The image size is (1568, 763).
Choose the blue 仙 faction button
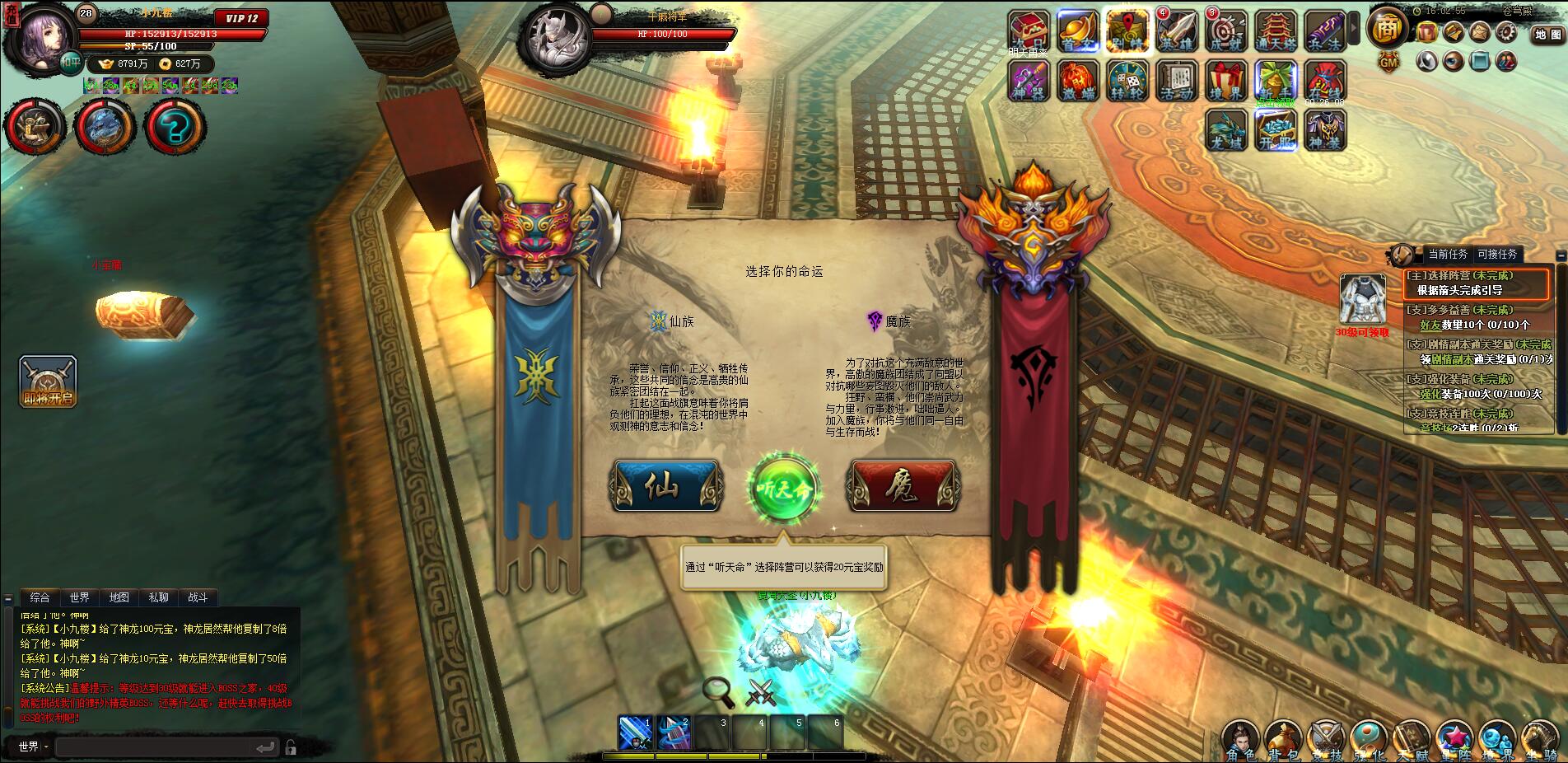(x=665, y=487)
